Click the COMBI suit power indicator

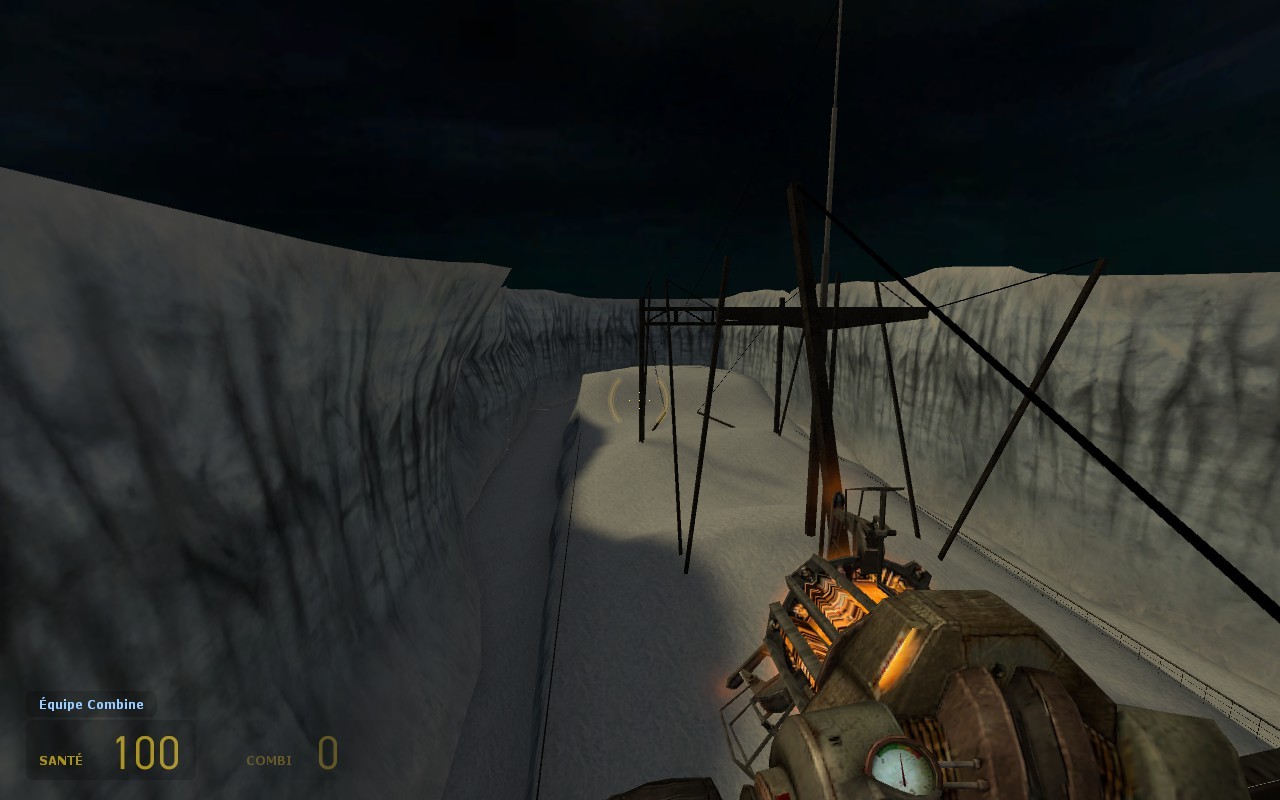click(x=268, y=760)
